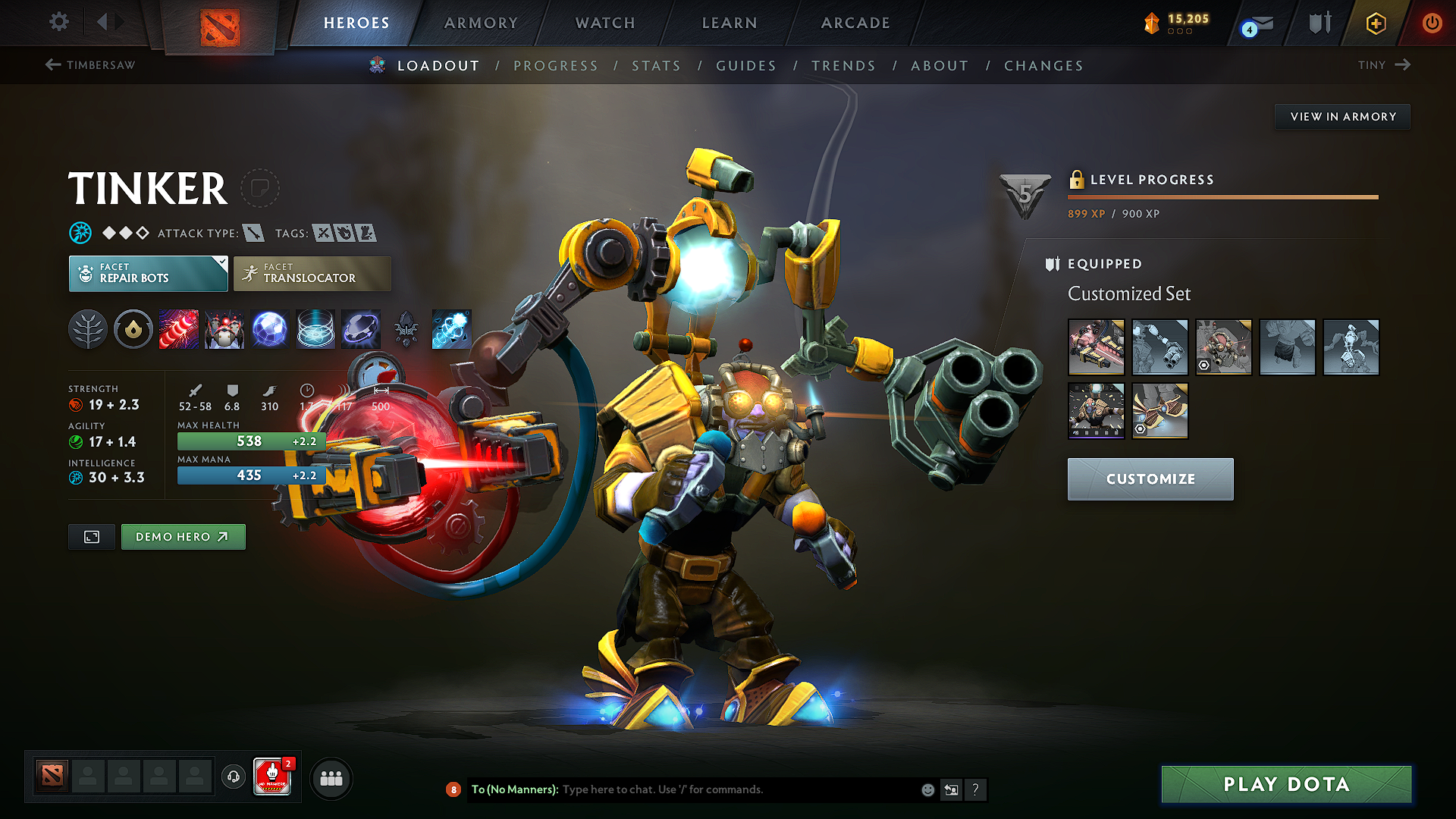The height and width of the screenshot is (819, 1456).
Task: Toggle voice chat on the party slot
Action: 233,777
